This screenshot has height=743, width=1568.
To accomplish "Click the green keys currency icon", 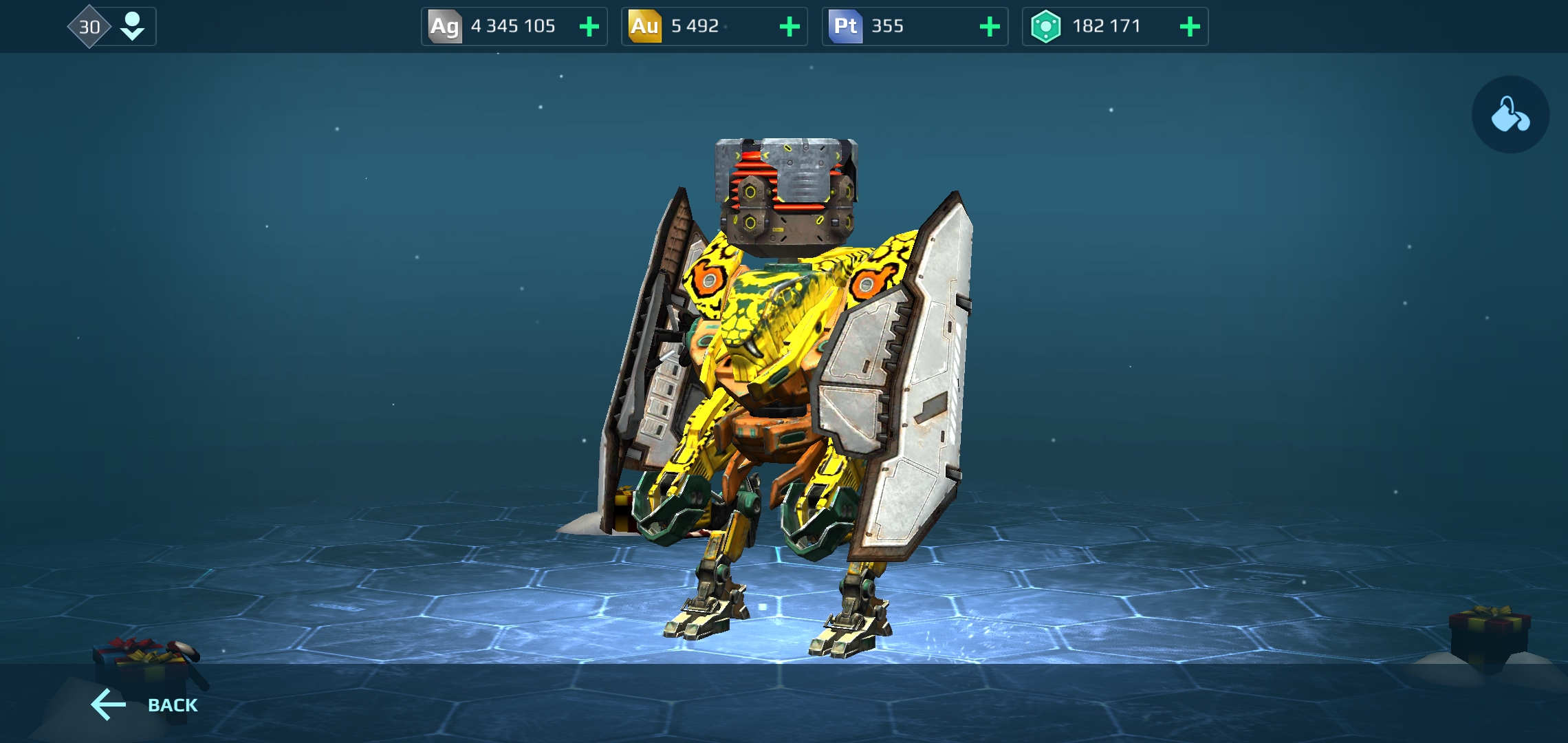I will click(x=1046, y=26).
